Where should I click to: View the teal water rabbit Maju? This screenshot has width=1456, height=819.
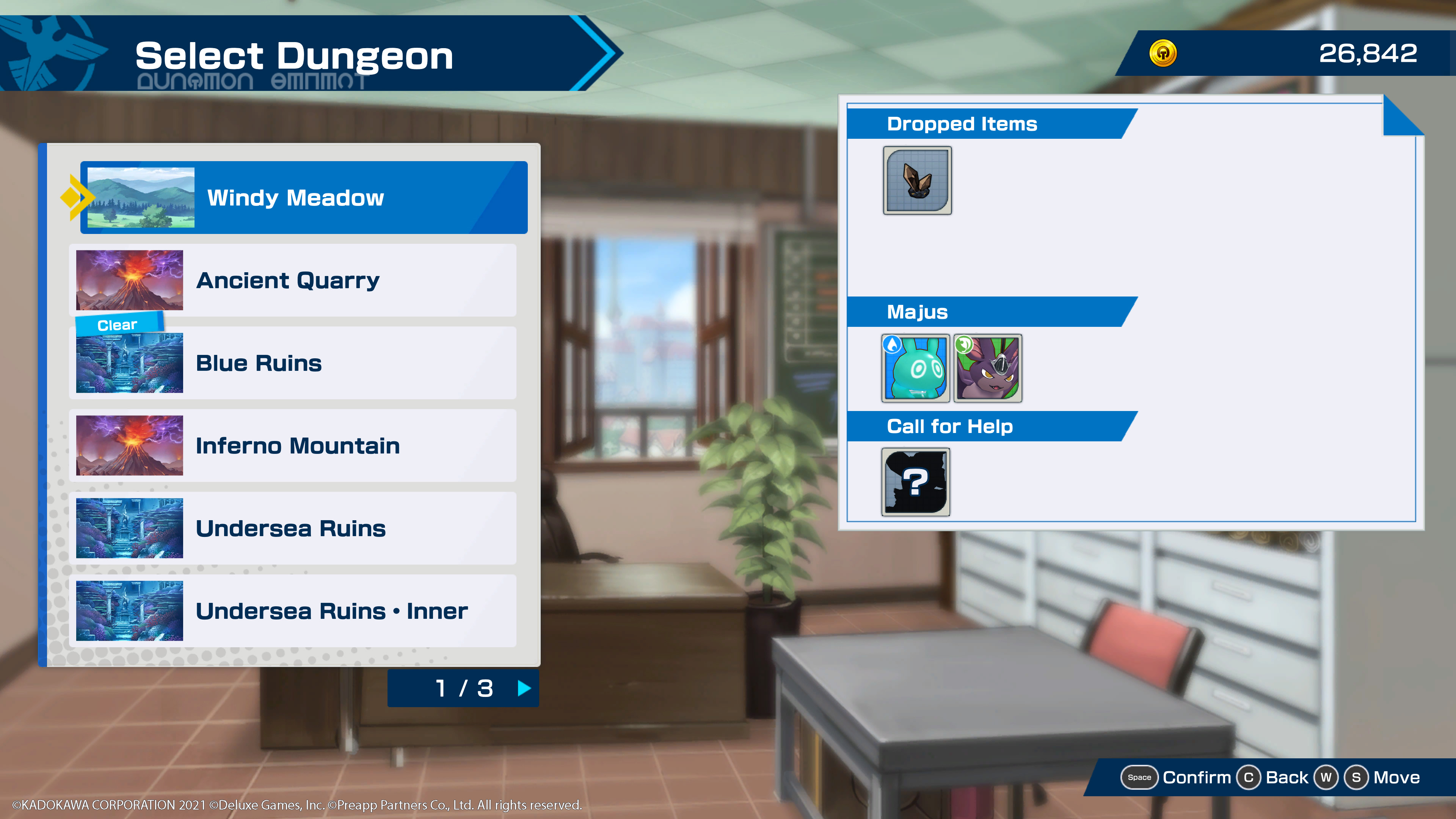(x=915, y=368)
